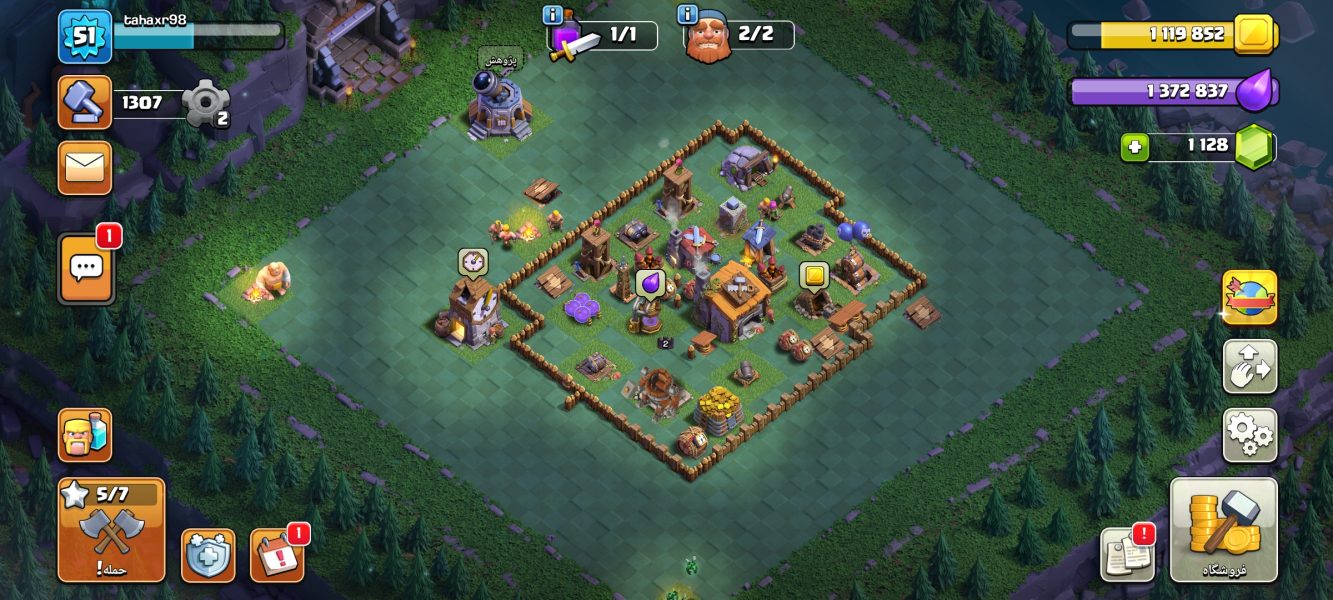Click the player level 51 badge
The height and width of the screenshot is (600, 1333).
(x=85, y=36)
